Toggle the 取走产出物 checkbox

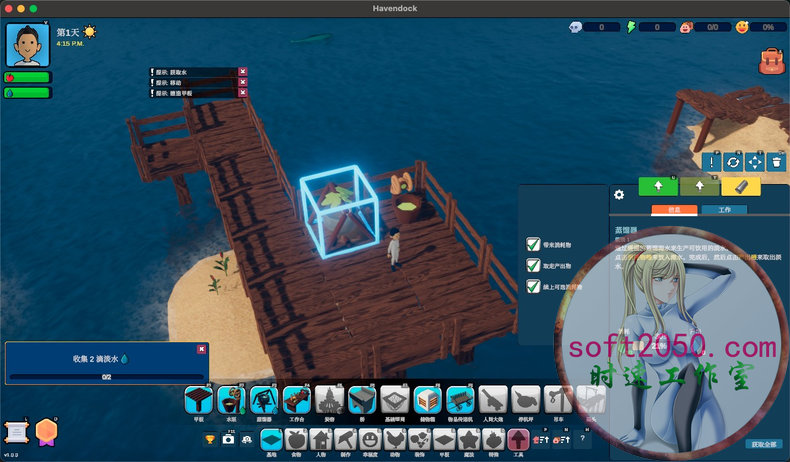533,265
